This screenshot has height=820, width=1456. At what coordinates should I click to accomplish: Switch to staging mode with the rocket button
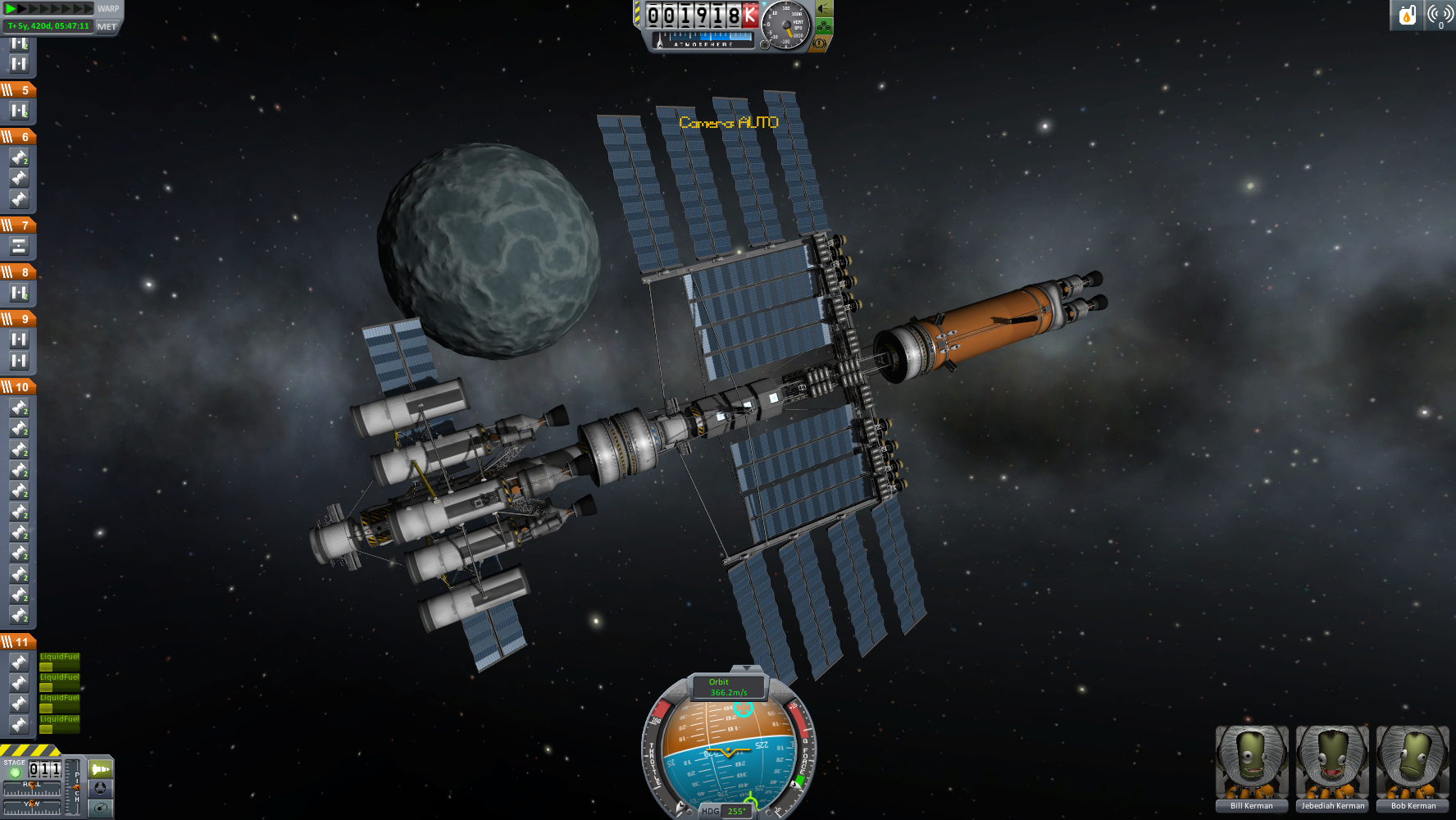coord(100,769)
